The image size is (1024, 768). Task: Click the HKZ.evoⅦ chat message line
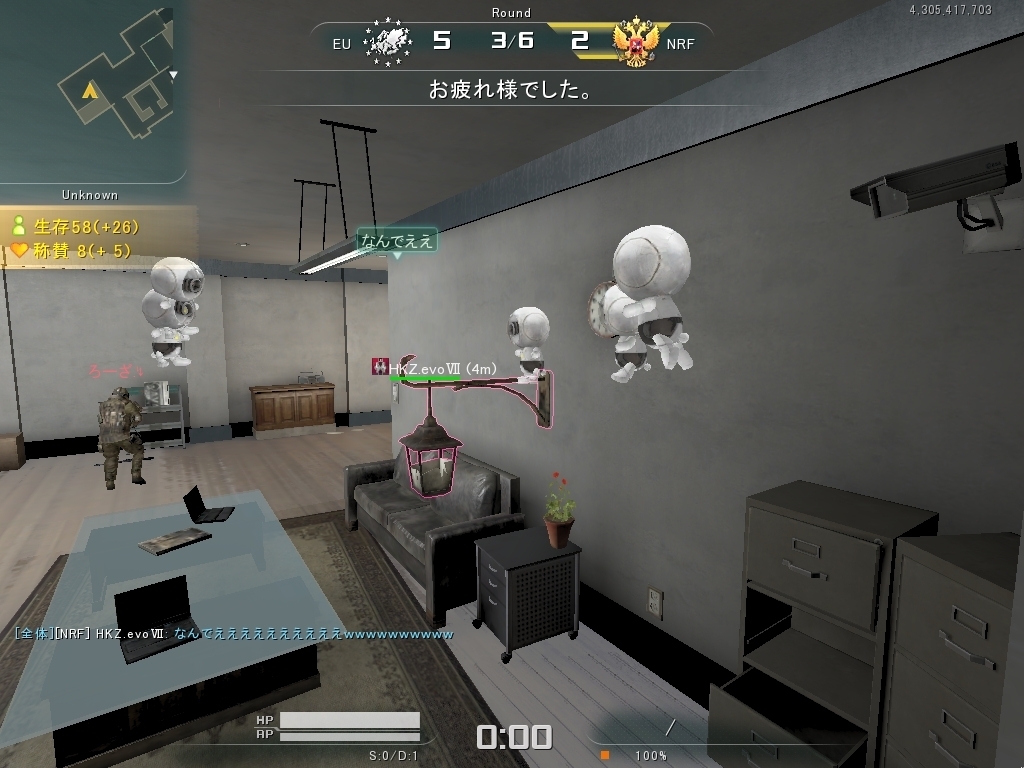[x=234, y=634]
